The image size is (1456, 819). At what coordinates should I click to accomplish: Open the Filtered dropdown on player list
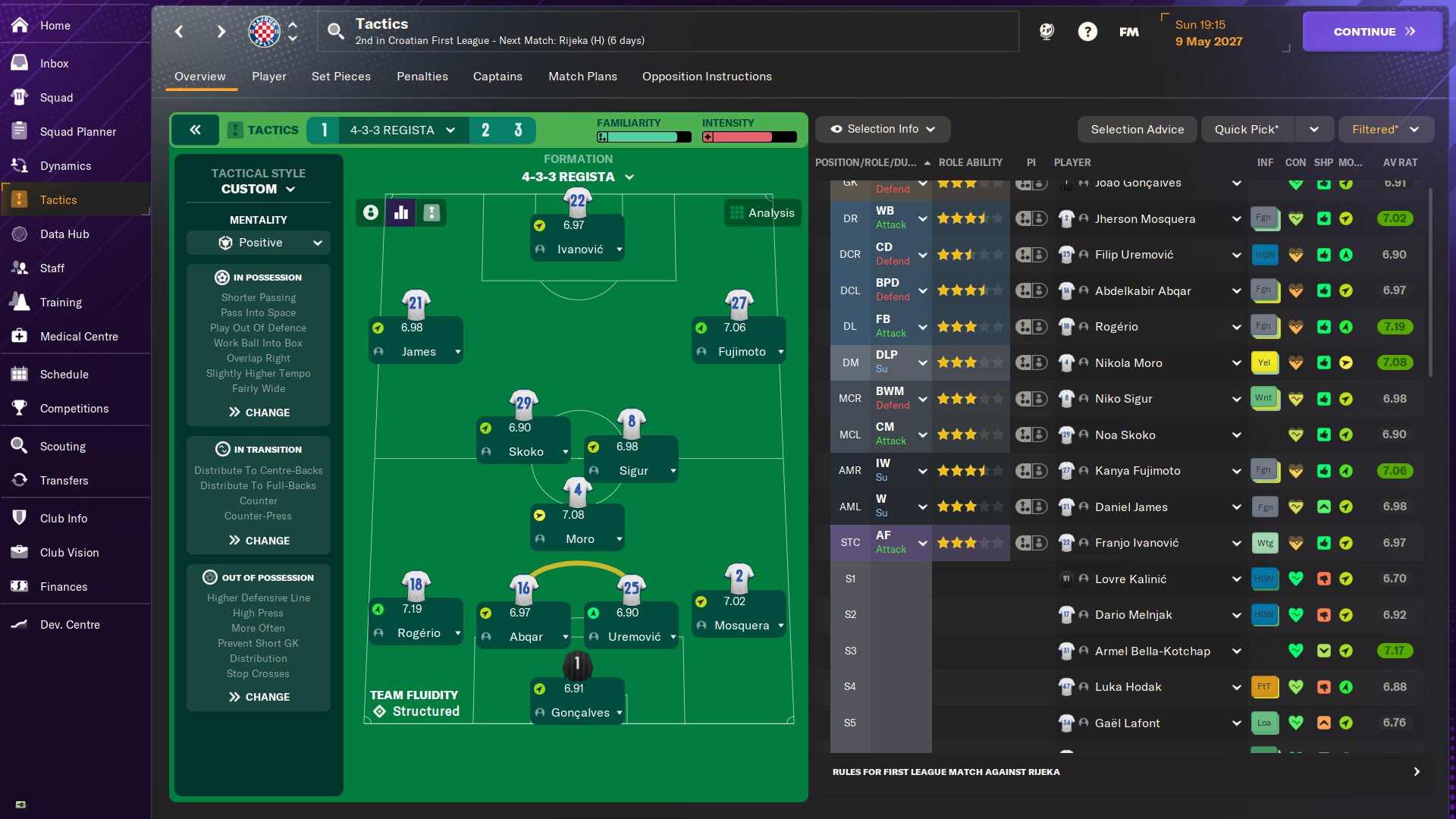click(x=1385, y=129)
